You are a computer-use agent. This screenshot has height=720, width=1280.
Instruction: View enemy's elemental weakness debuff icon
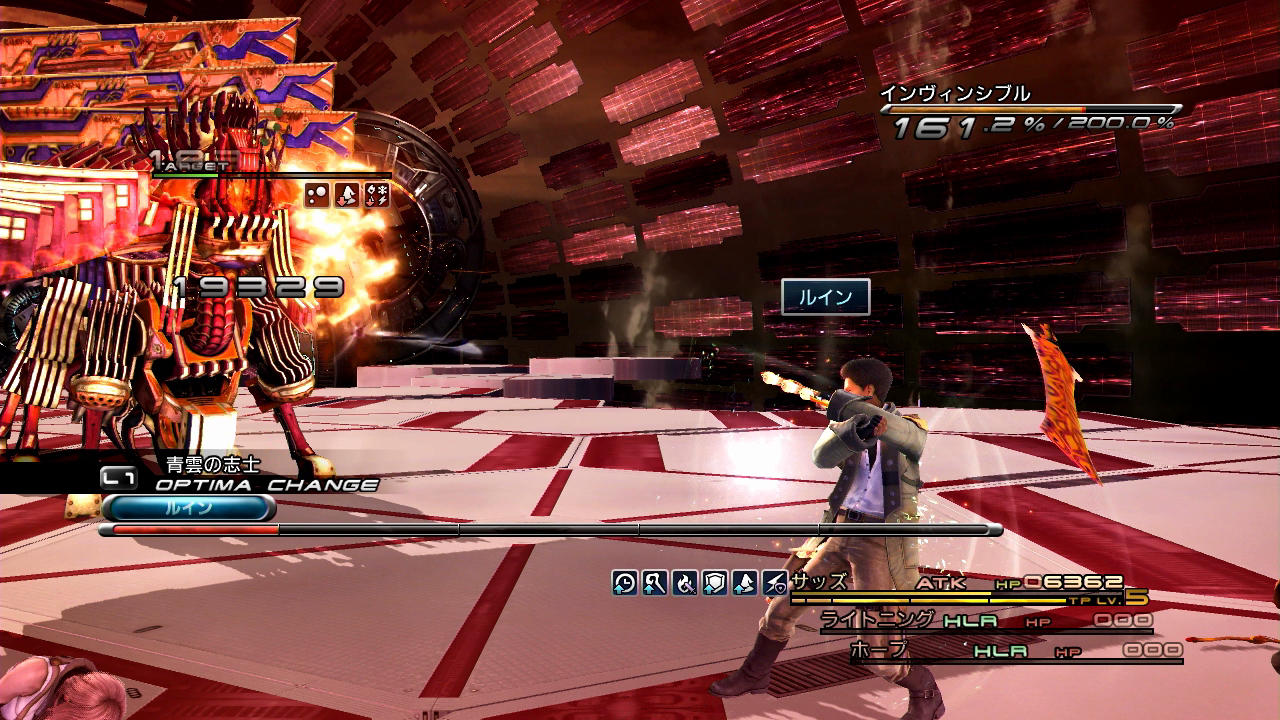point(376,195)
